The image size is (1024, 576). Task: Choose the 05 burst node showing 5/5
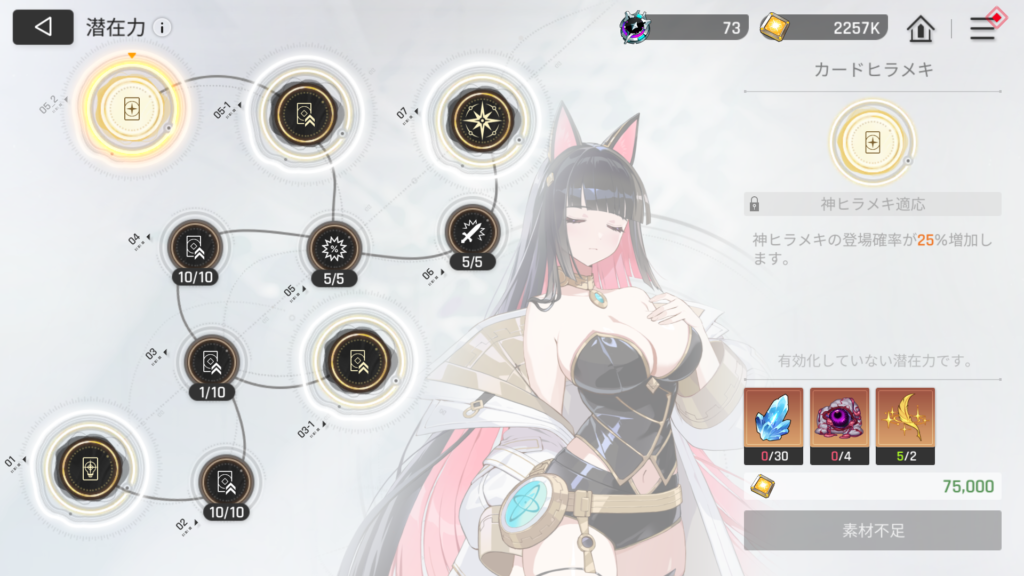pos(333,246)
